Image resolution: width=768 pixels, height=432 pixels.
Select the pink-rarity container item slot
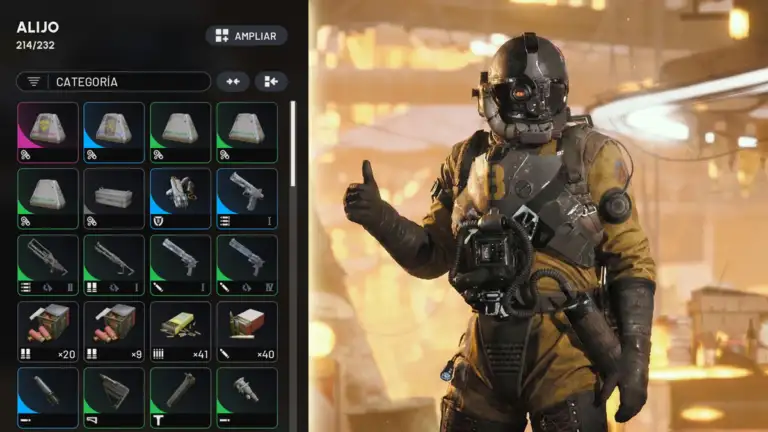coord(47,132)
